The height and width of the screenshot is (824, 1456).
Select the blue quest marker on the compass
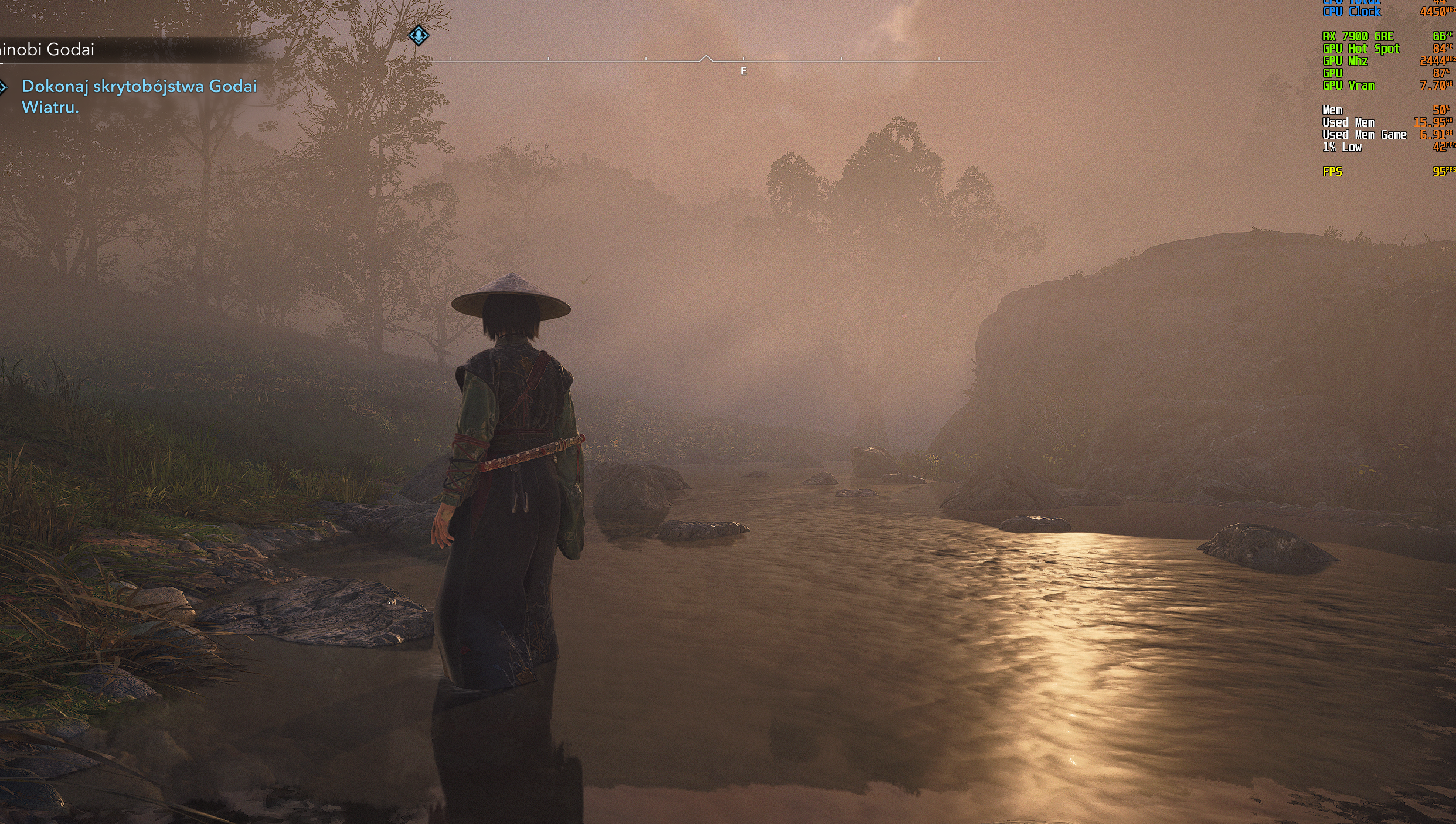click(x=419, y=36)
